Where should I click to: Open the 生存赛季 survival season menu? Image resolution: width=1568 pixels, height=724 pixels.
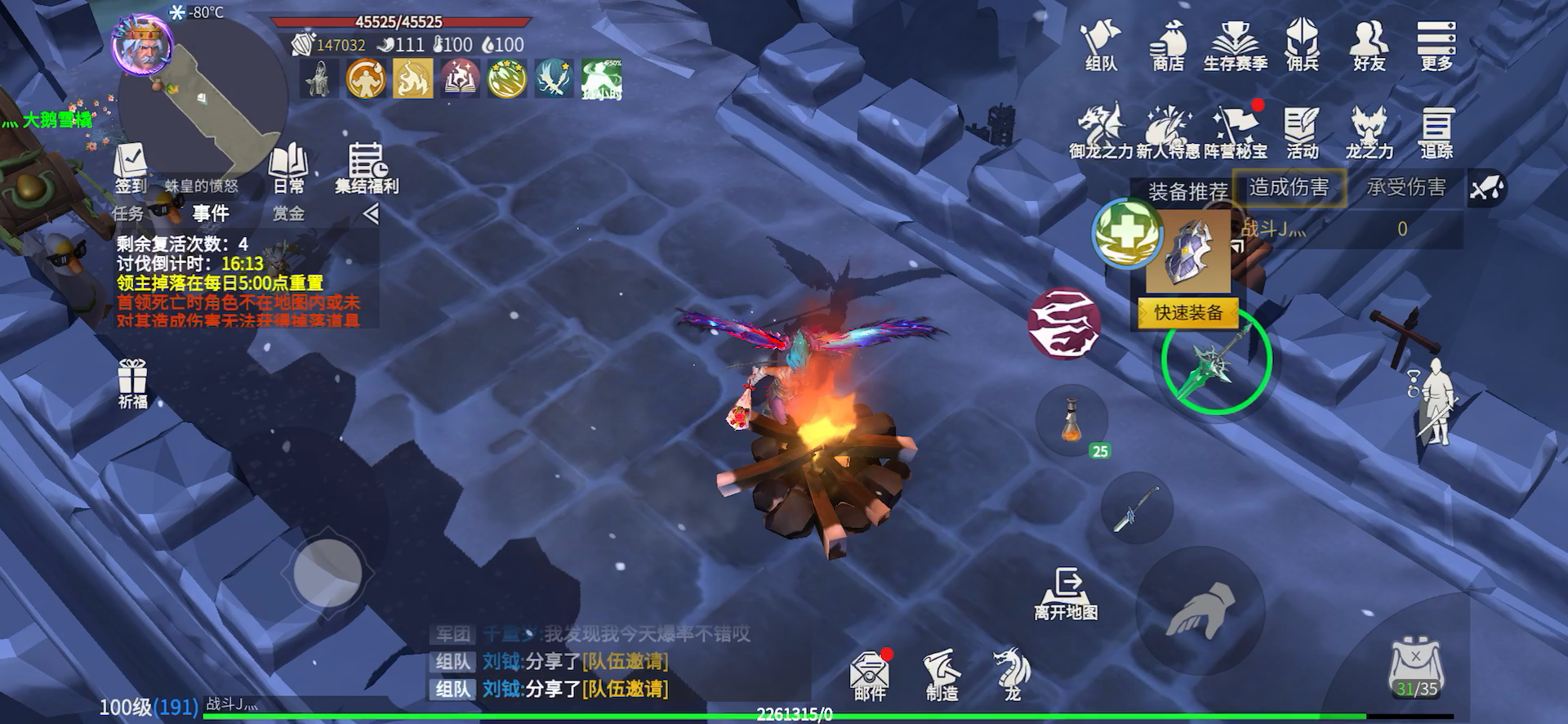coord(1235,47)
